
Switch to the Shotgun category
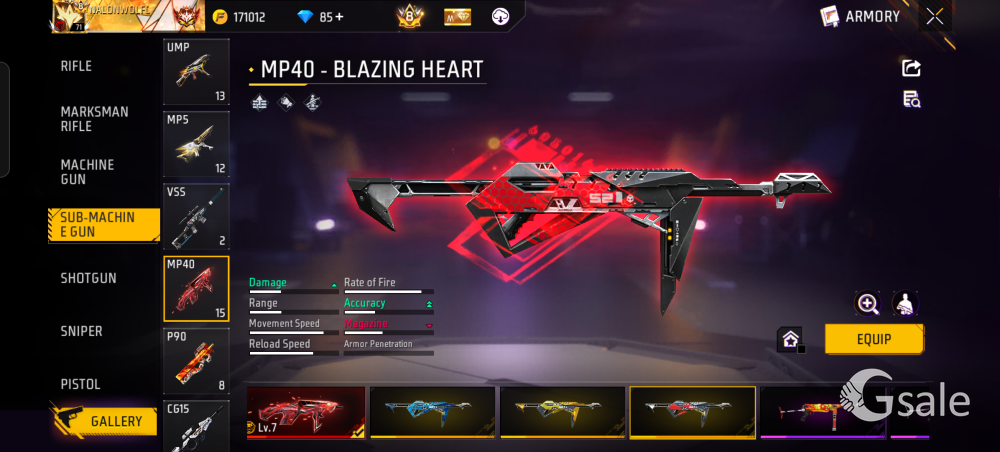pyautogui.click(x=88, y=278)
